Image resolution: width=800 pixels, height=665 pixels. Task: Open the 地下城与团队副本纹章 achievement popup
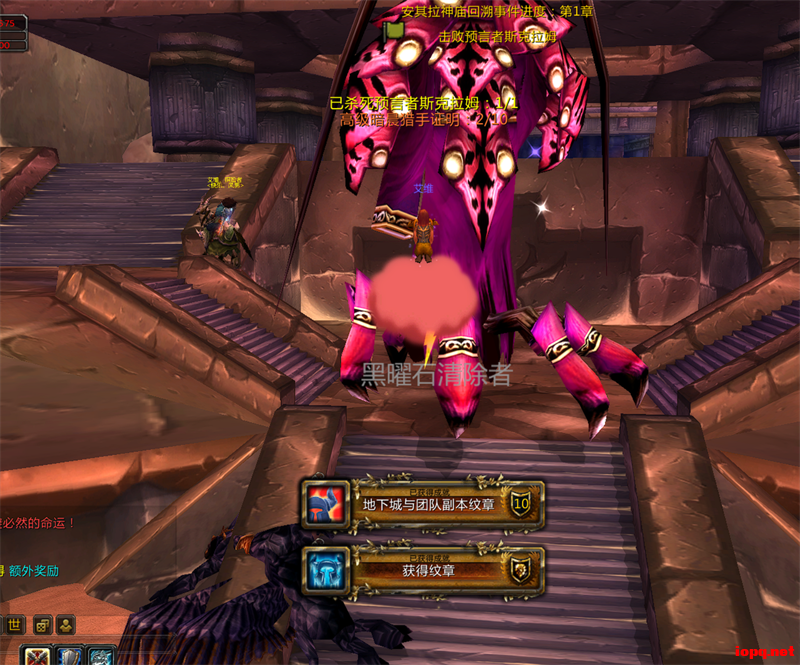(x=424, y=503)
